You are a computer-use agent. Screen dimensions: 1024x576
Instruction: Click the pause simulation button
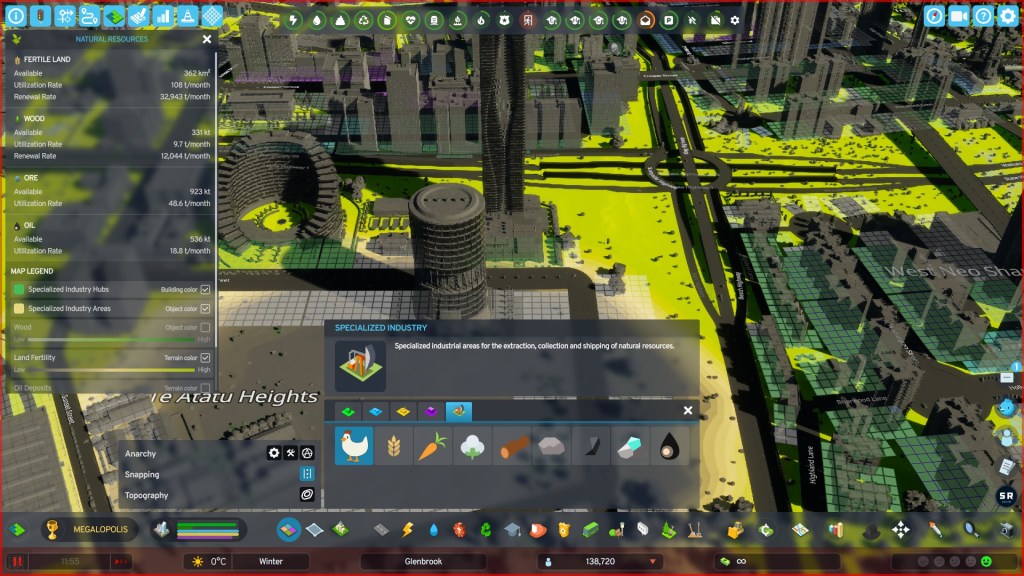pyautogui.click(x=15, y=562)
